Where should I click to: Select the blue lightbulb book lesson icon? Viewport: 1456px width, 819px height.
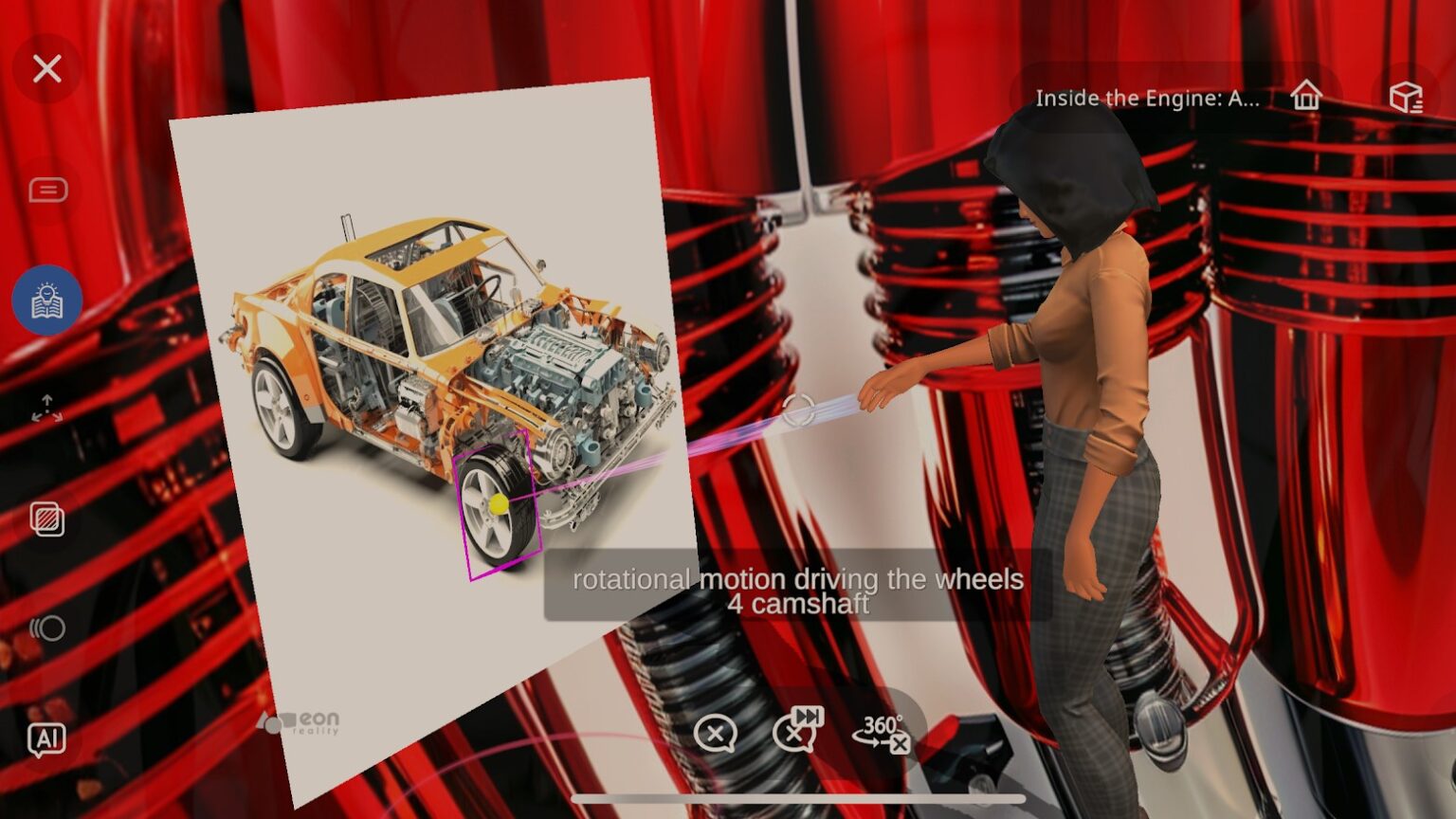pos(47,300)
